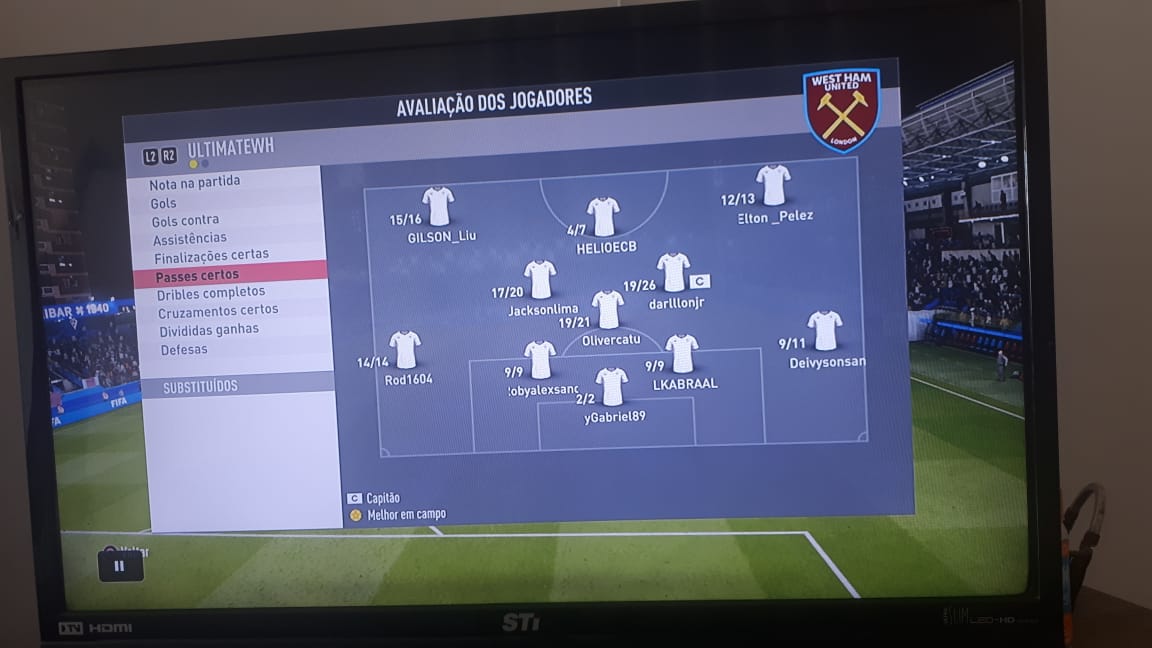This screenshot has width=1152, height=648.
Task: Select goalkeeper yGabriel89
Action: pos(612,387)
